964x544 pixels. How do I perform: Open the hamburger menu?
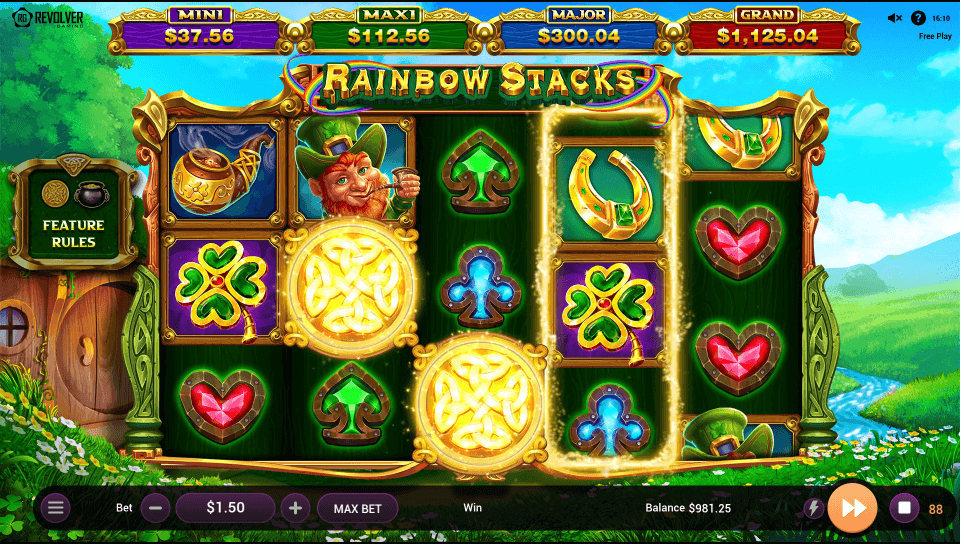tap(55, 508)
